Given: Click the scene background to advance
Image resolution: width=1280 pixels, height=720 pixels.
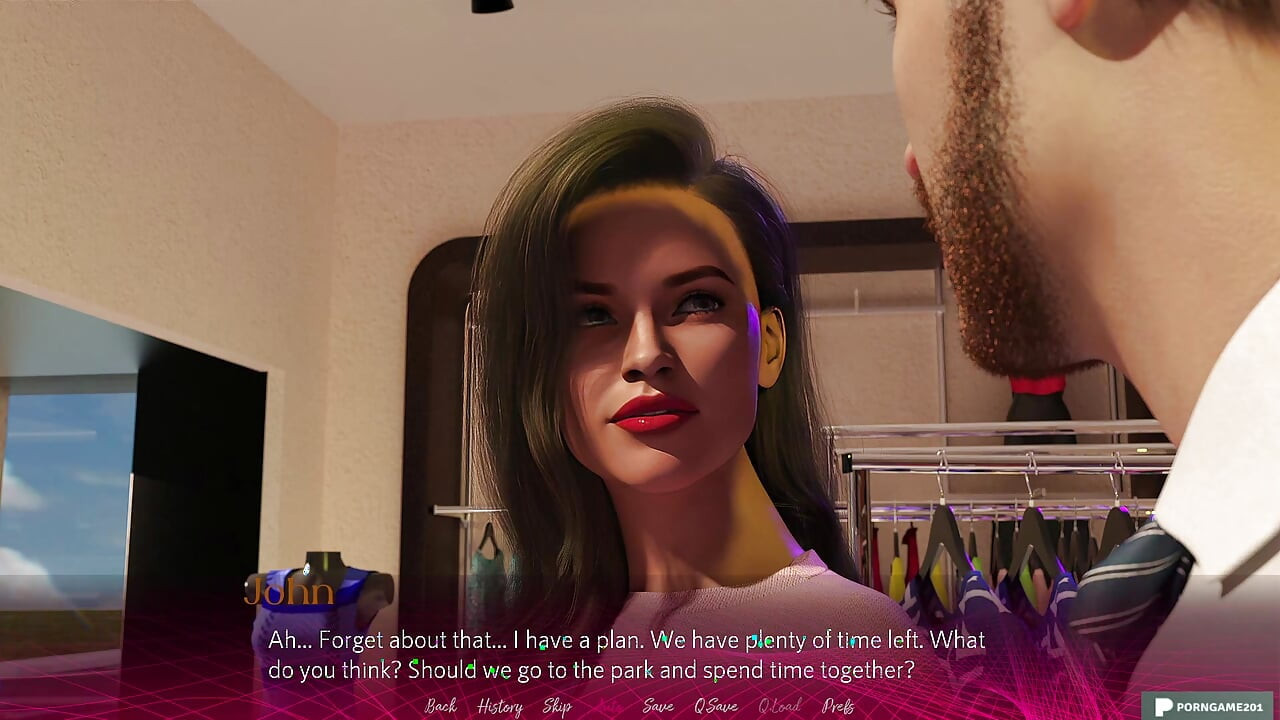Looking at the screenshot, I should point(640,300).
